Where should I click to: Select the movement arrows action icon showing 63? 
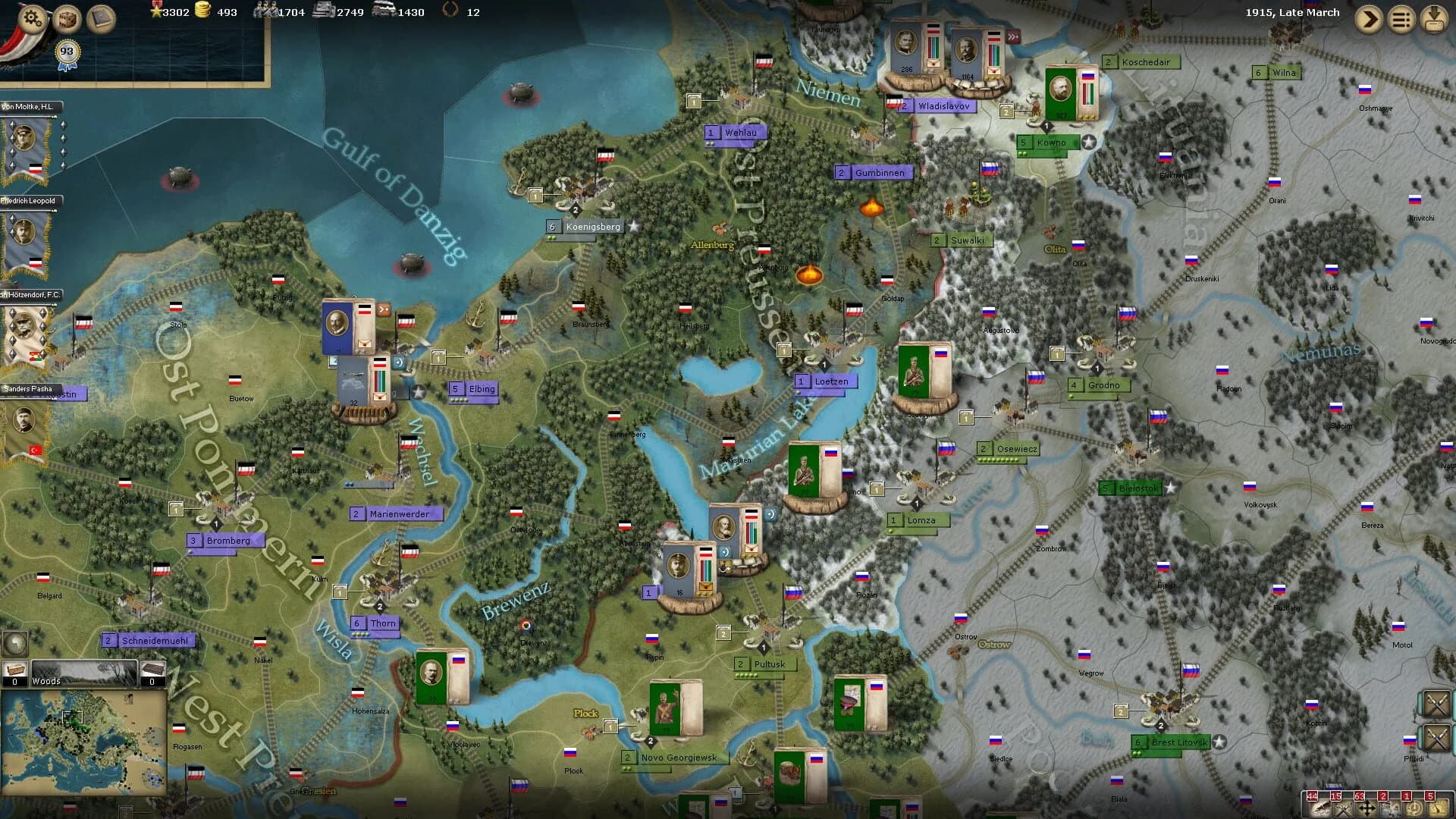pos(1368,808)
